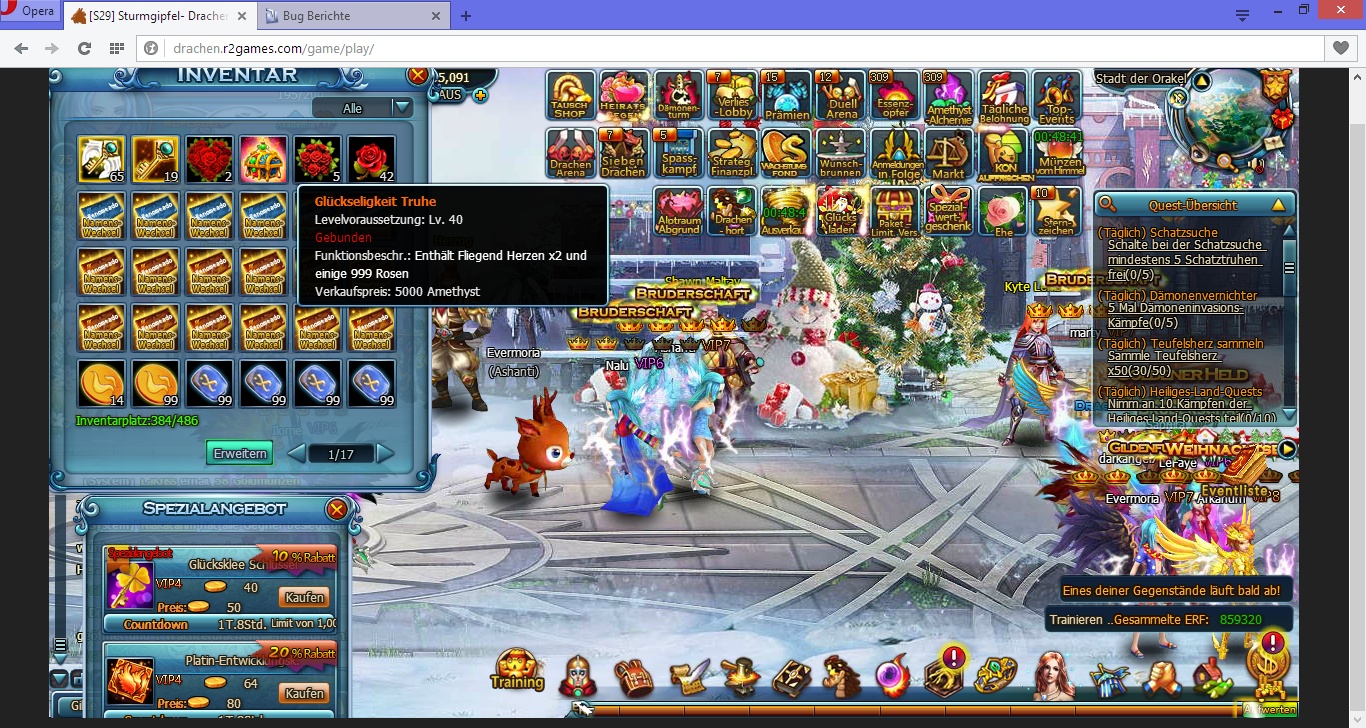This screenshot has height=728, width=1366.
Task: Collapse the Quest-Übersicht panel
Action: click(x=1277, y=205)
